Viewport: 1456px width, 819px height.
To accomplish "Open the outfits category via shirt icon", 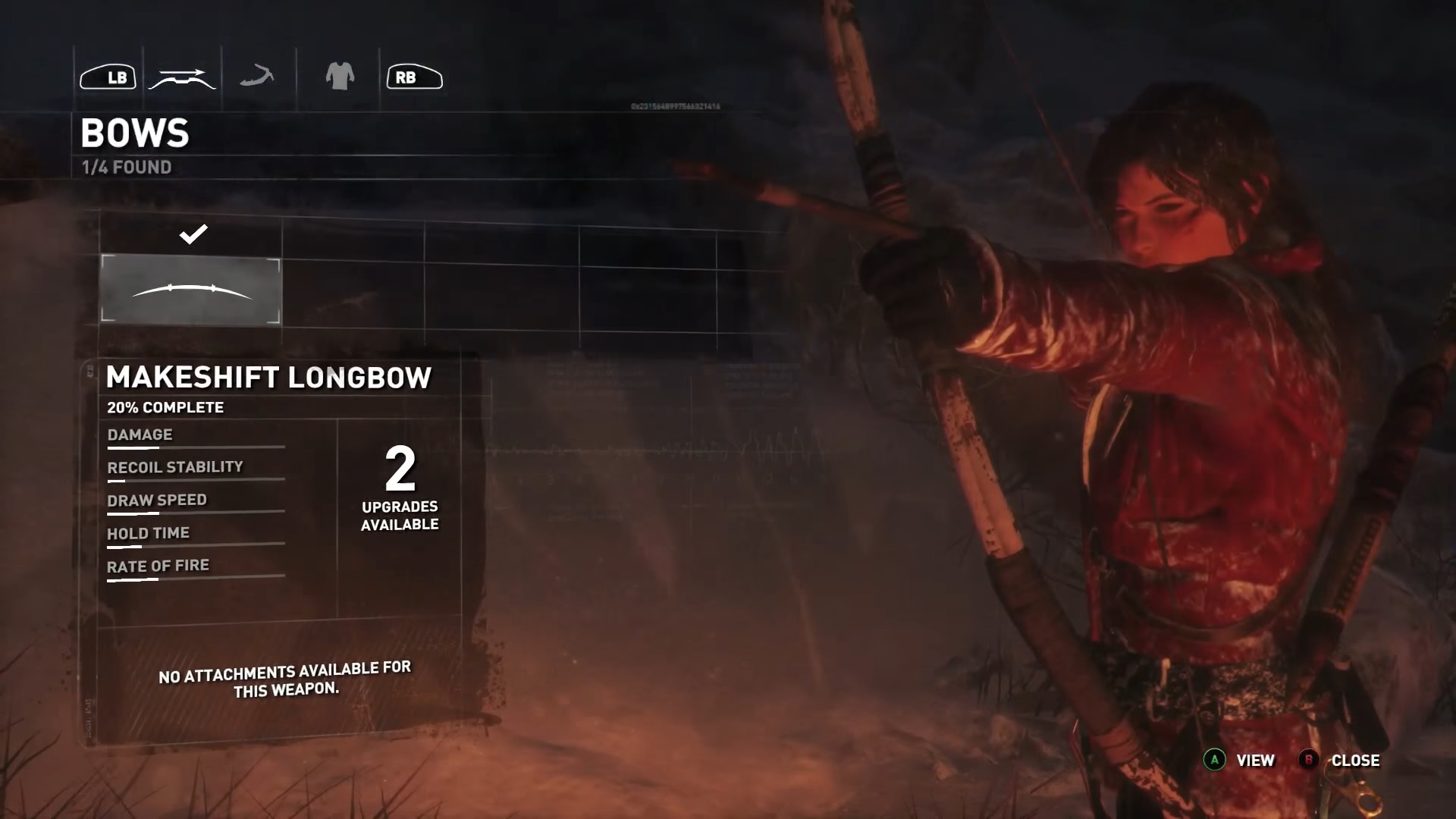I will click(340, 76).
